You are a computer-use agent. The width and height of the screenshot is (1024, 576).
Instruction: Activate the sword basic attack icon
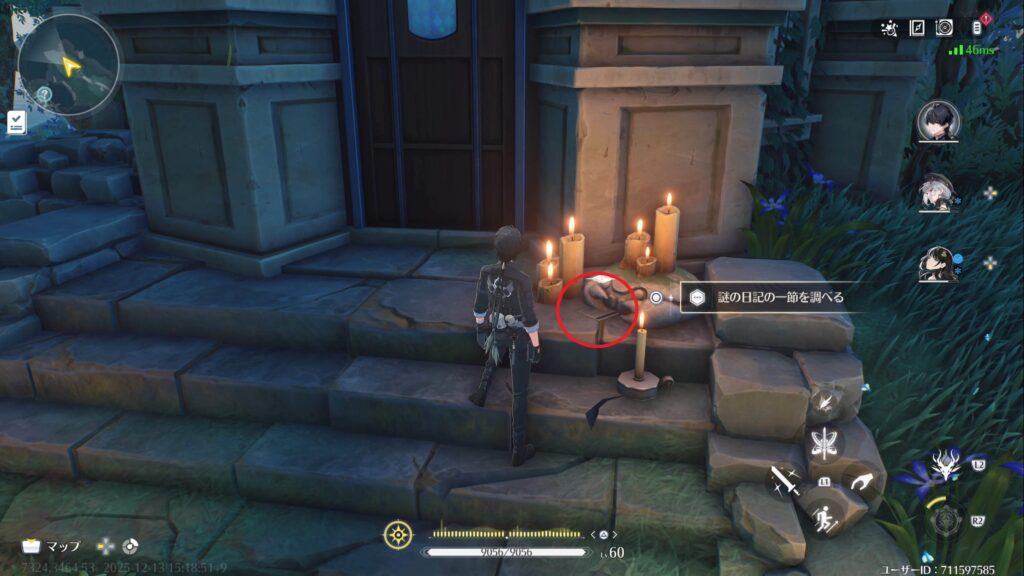[x=785, y=484]
